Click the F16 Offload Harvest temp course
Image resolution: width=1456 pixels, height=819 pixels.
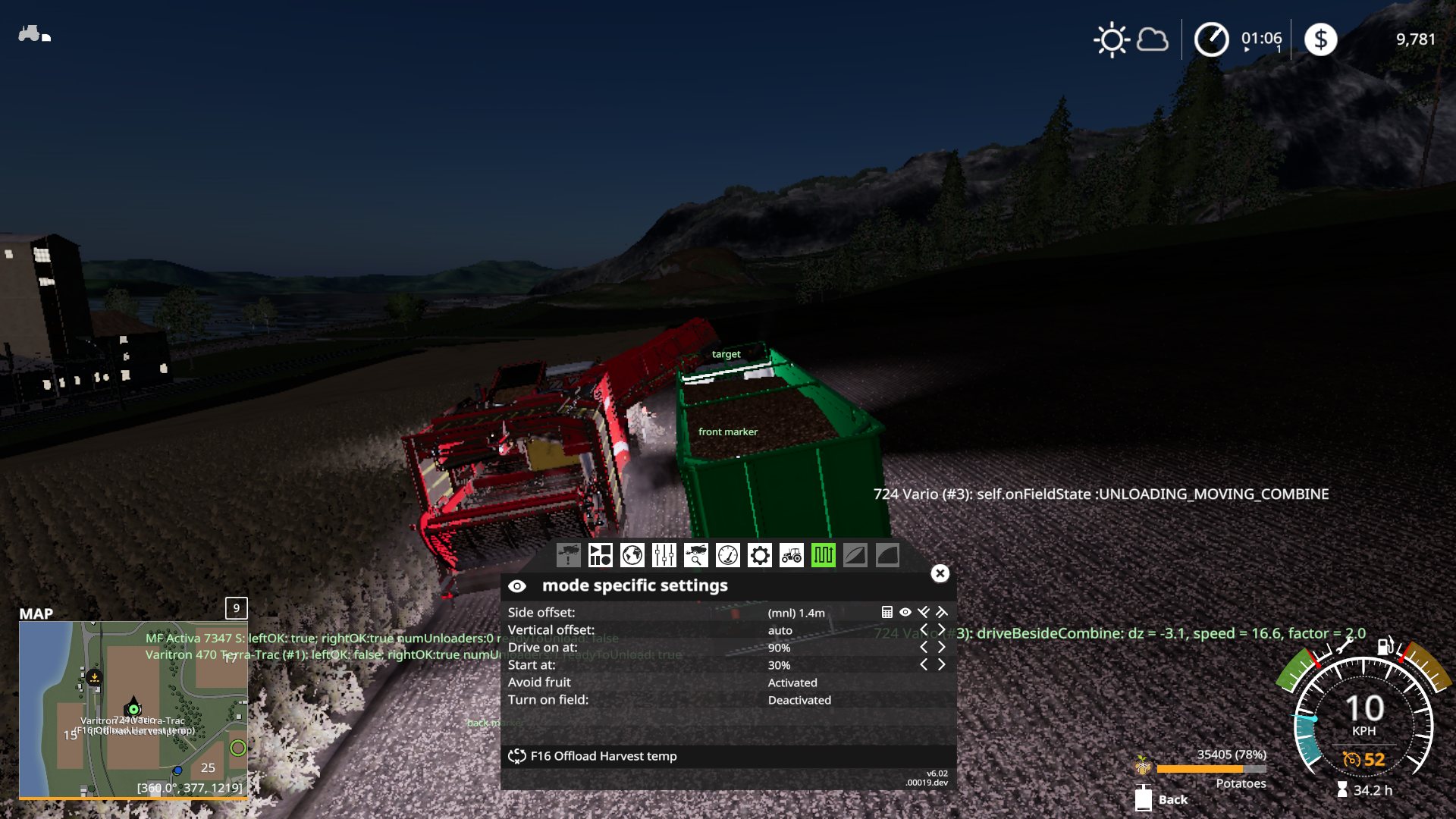pyautogui.click(x=603, y=756)
